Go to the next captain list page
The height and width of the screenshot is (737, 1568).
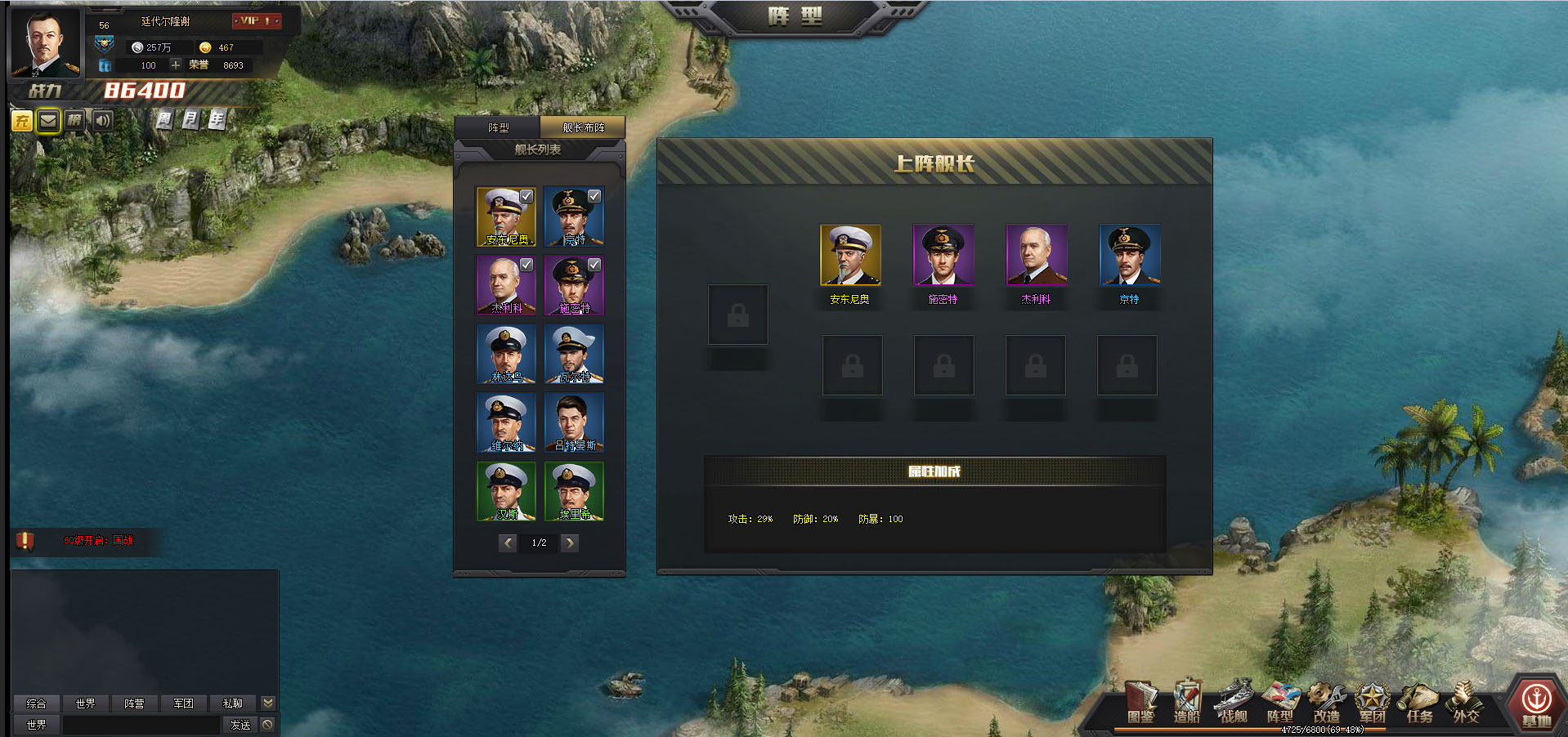(570, 543)
